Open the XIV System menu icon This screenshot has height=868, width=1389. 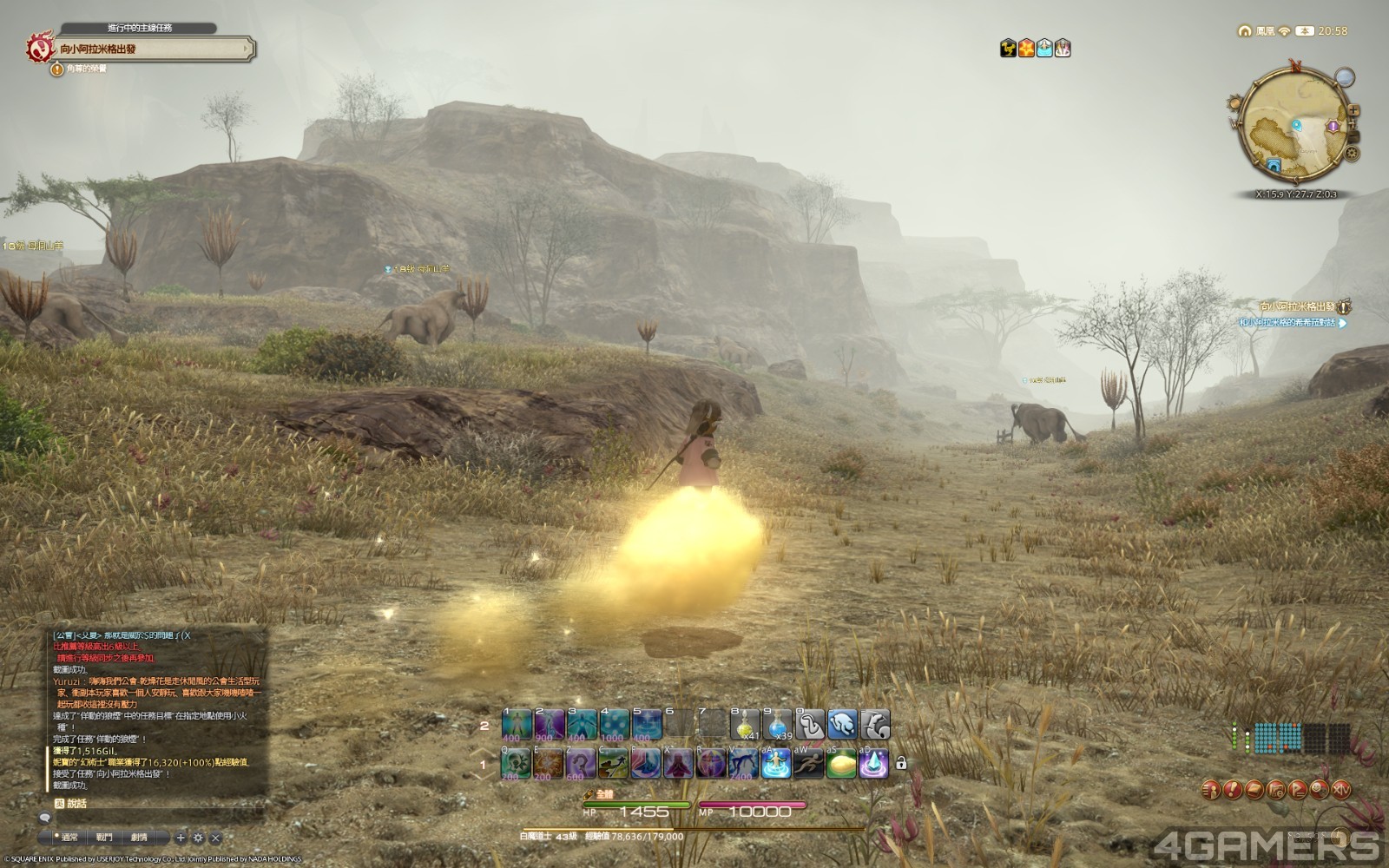[1341, 789]
